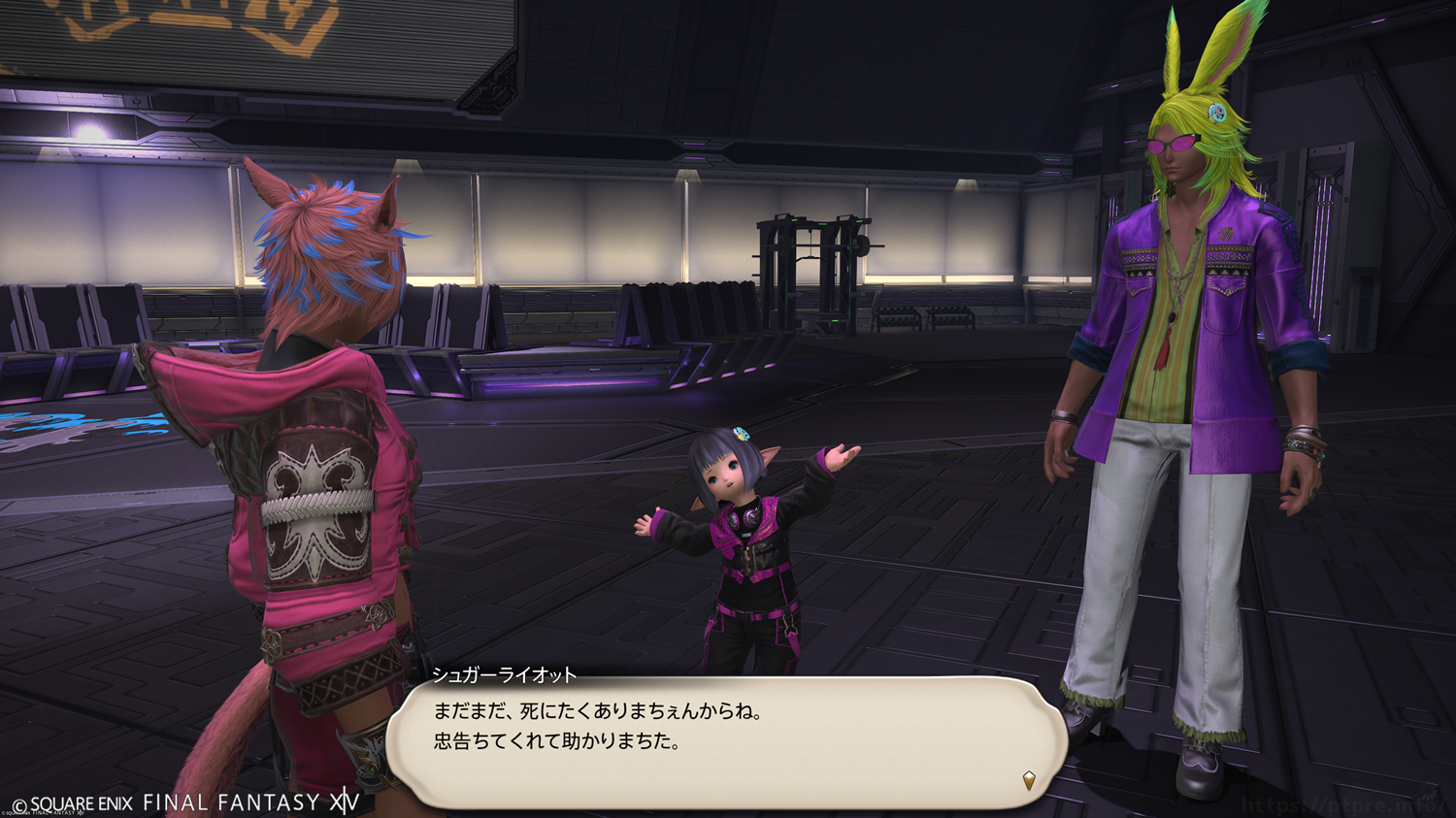Click the gold dialogue continue arrow
Image resolution: width=1456 pixels, height=818 pixels.
[x=1029, y=780]
